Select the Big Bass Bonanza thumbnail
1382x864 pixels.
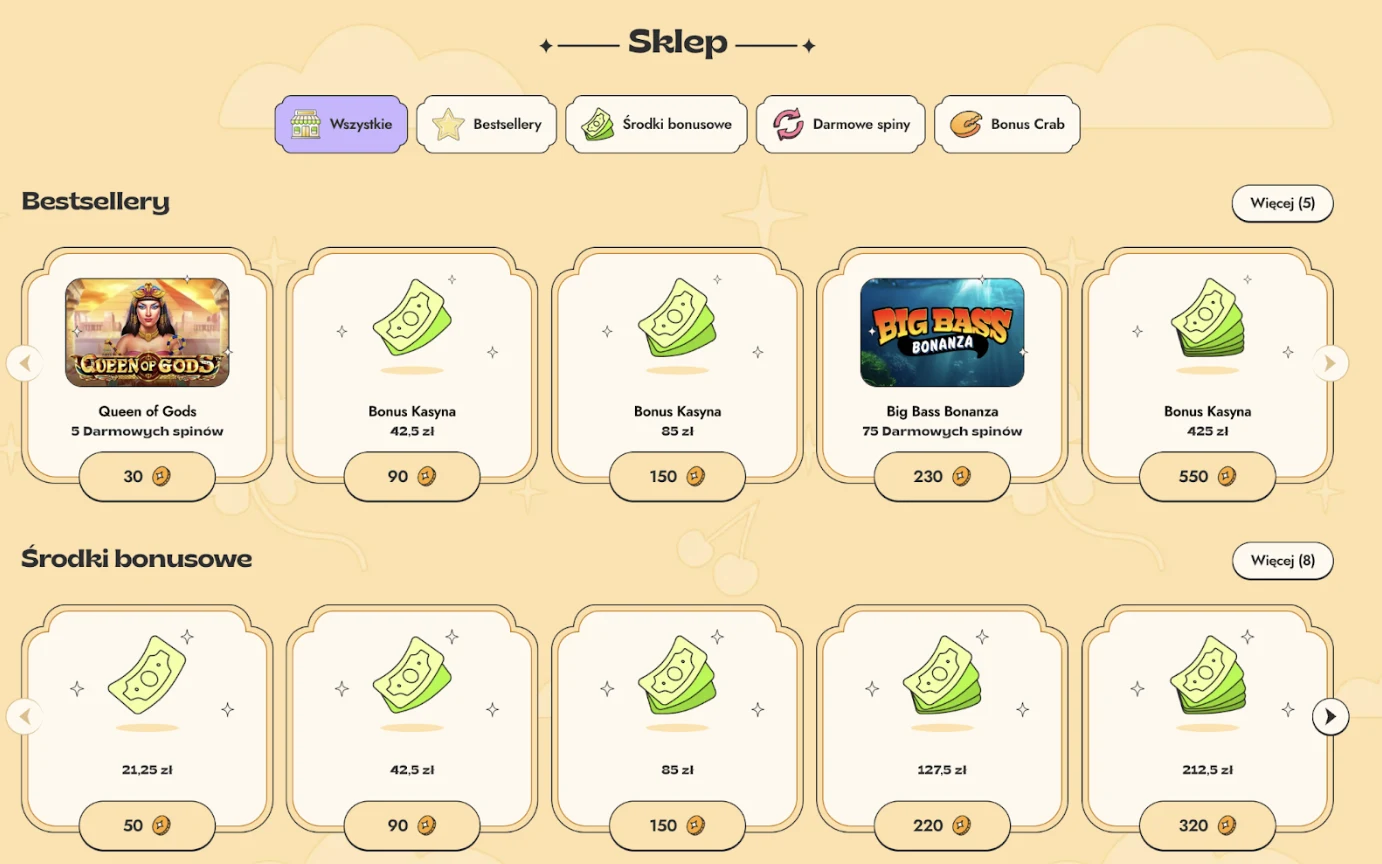[x=942, y=332]
